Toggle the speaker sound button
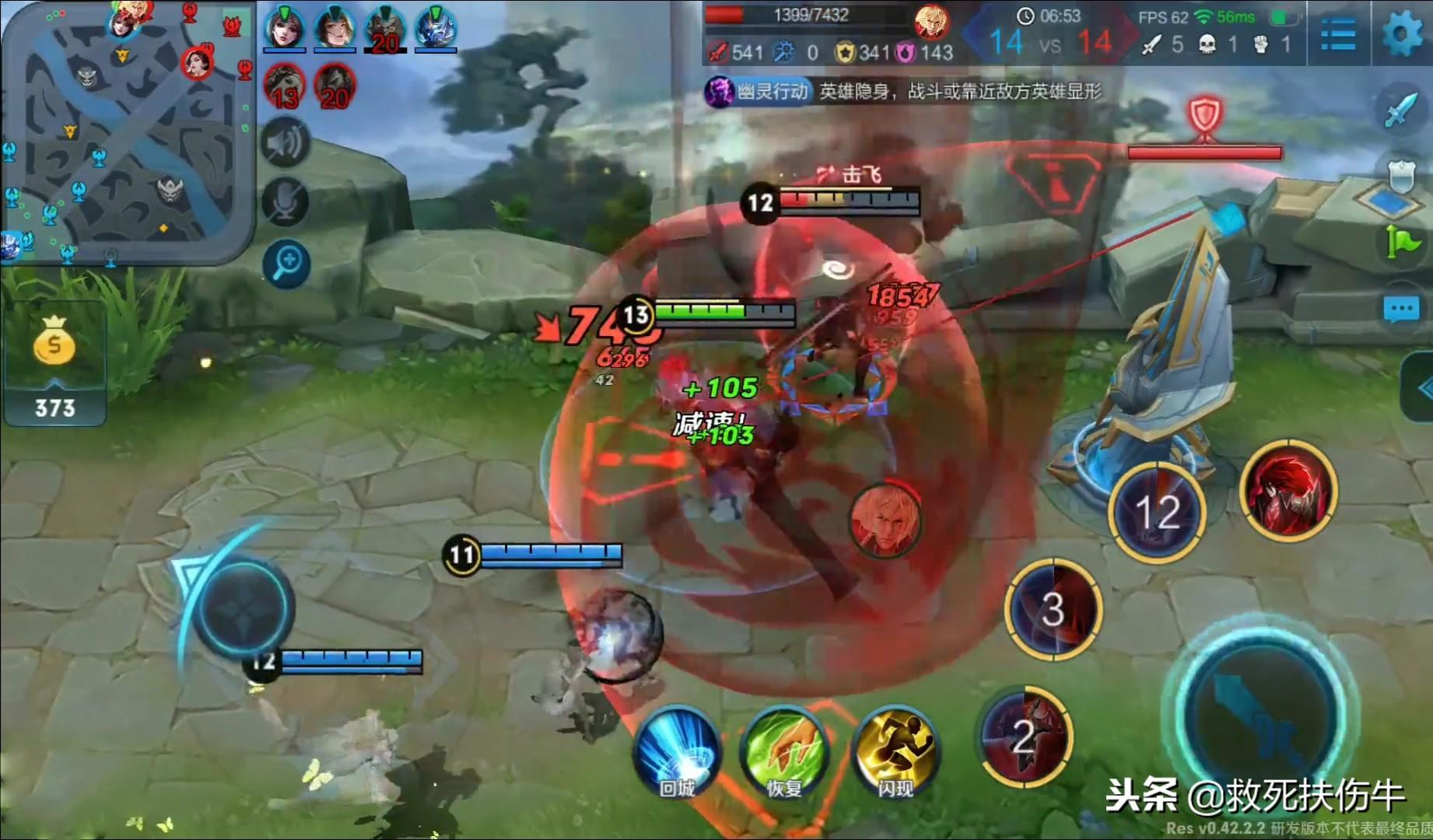Image resolution: width=1433 pixels, height=840 pixels. click(x=286, y=142)
